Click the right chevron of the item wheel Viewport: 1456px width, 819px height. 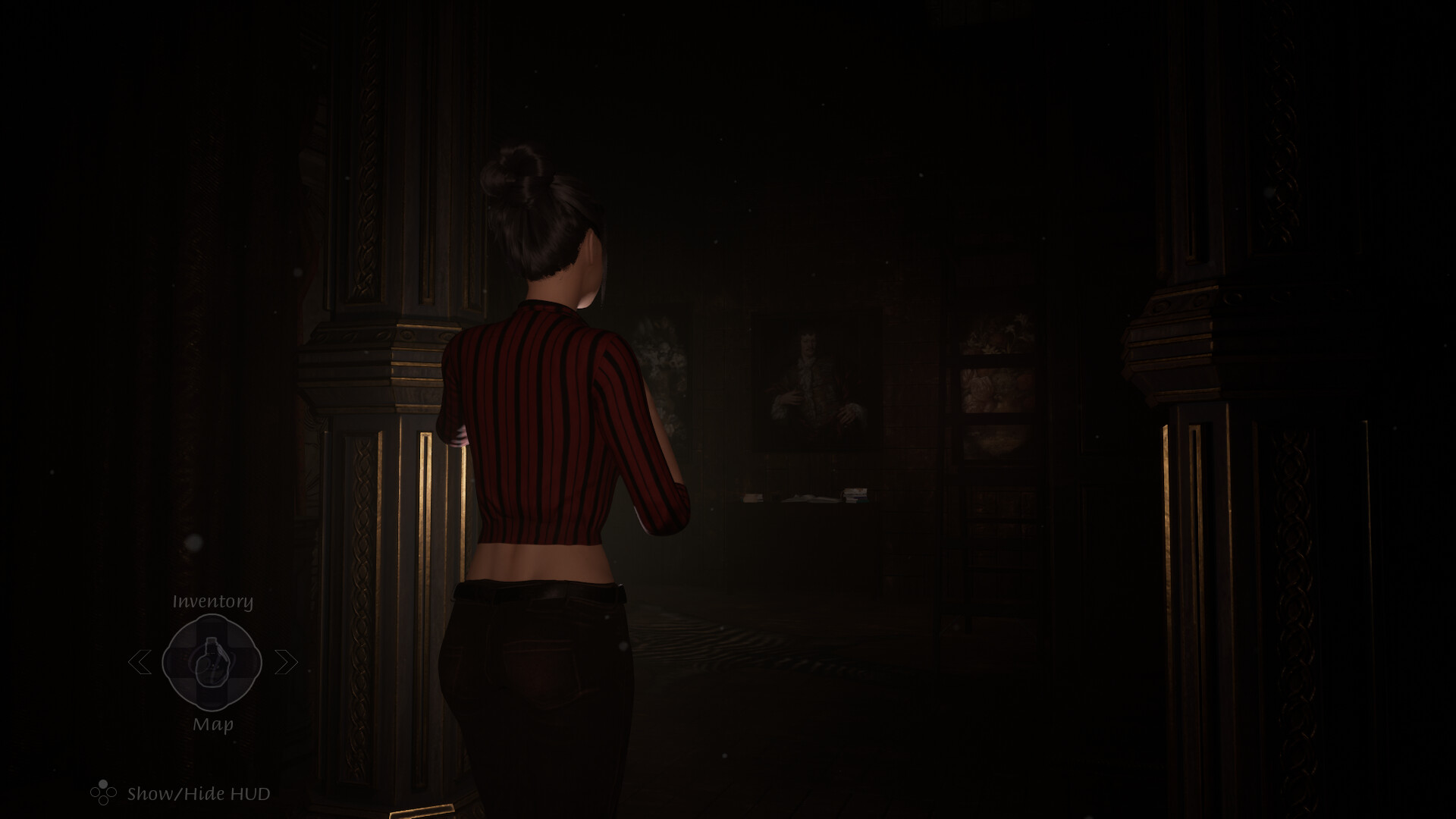(285, 662)
